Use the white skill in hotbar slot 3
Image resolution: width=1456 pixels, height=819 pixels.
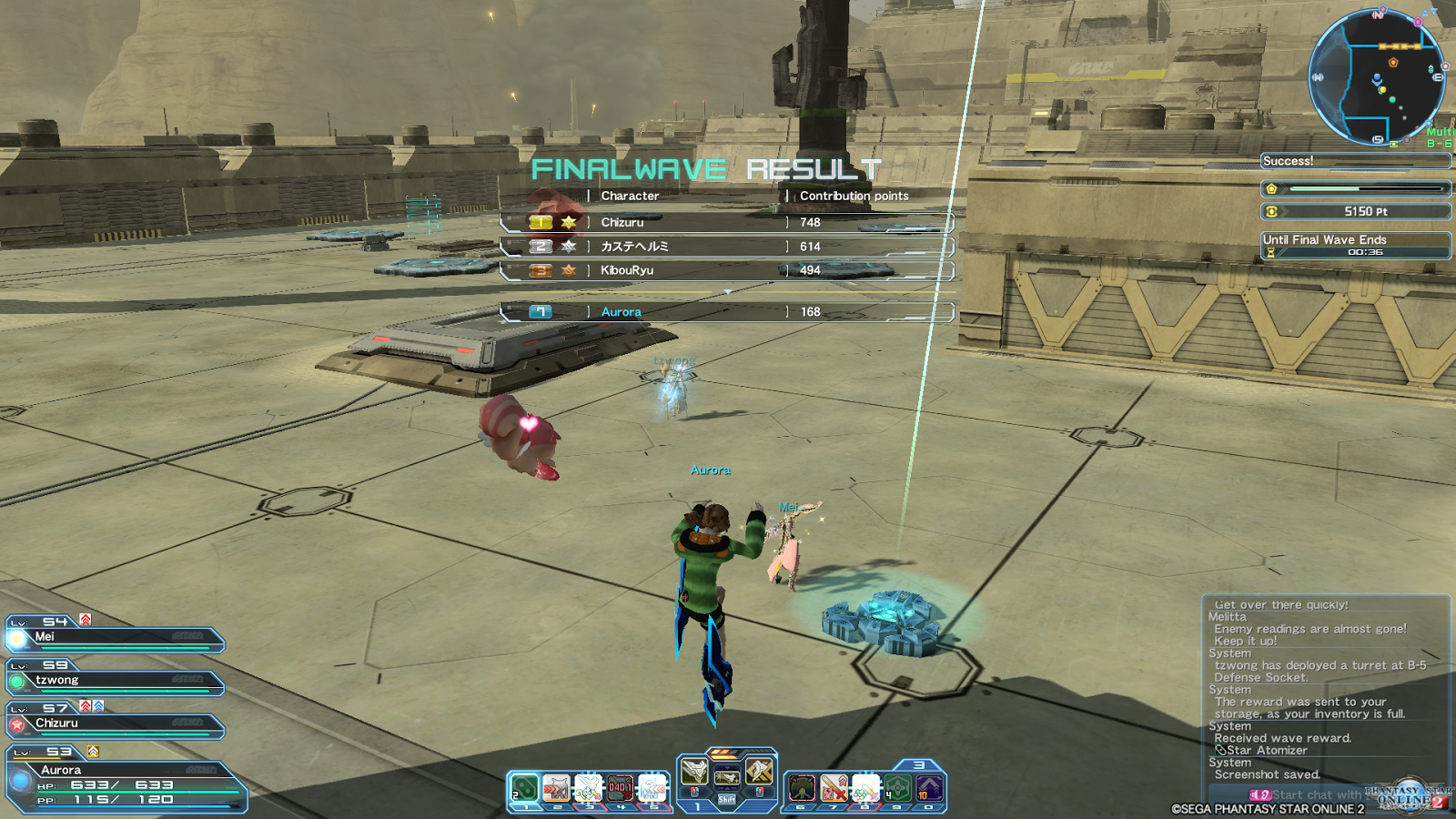(588, 787)
